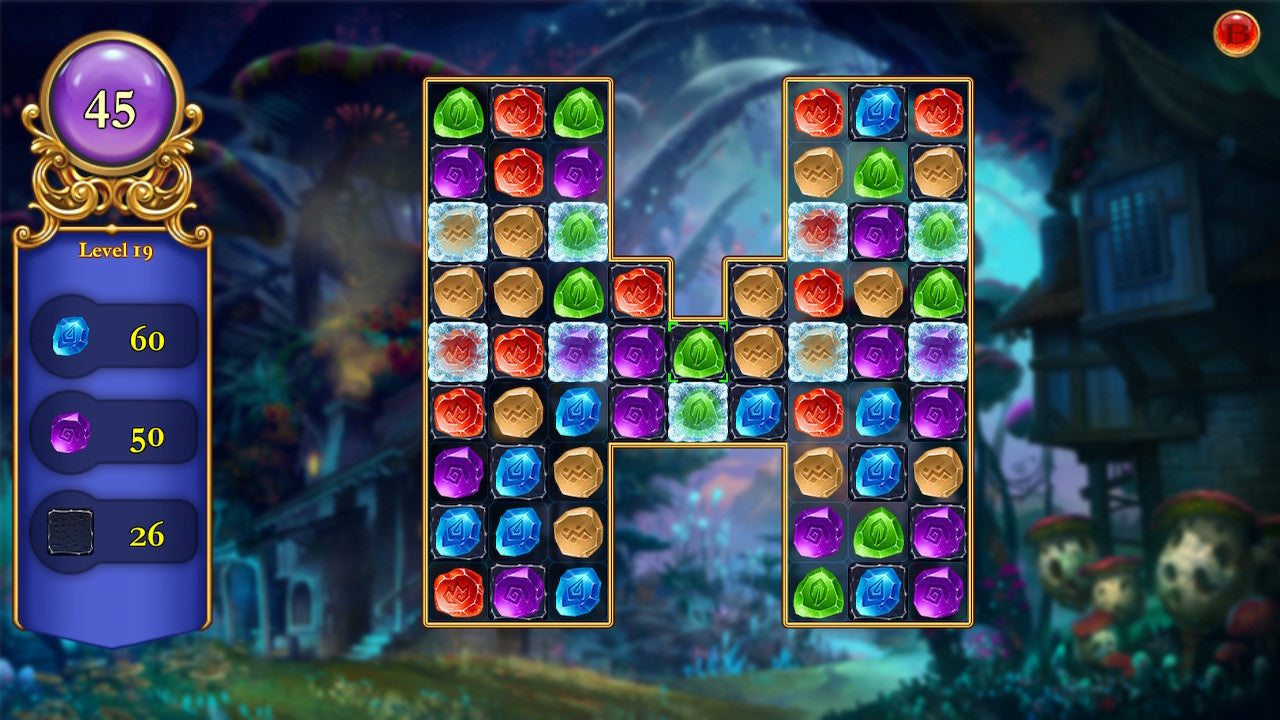Click the 50 counter next to purple gem
Viewport: 1280px width, 720px height.
click(146, 434)
